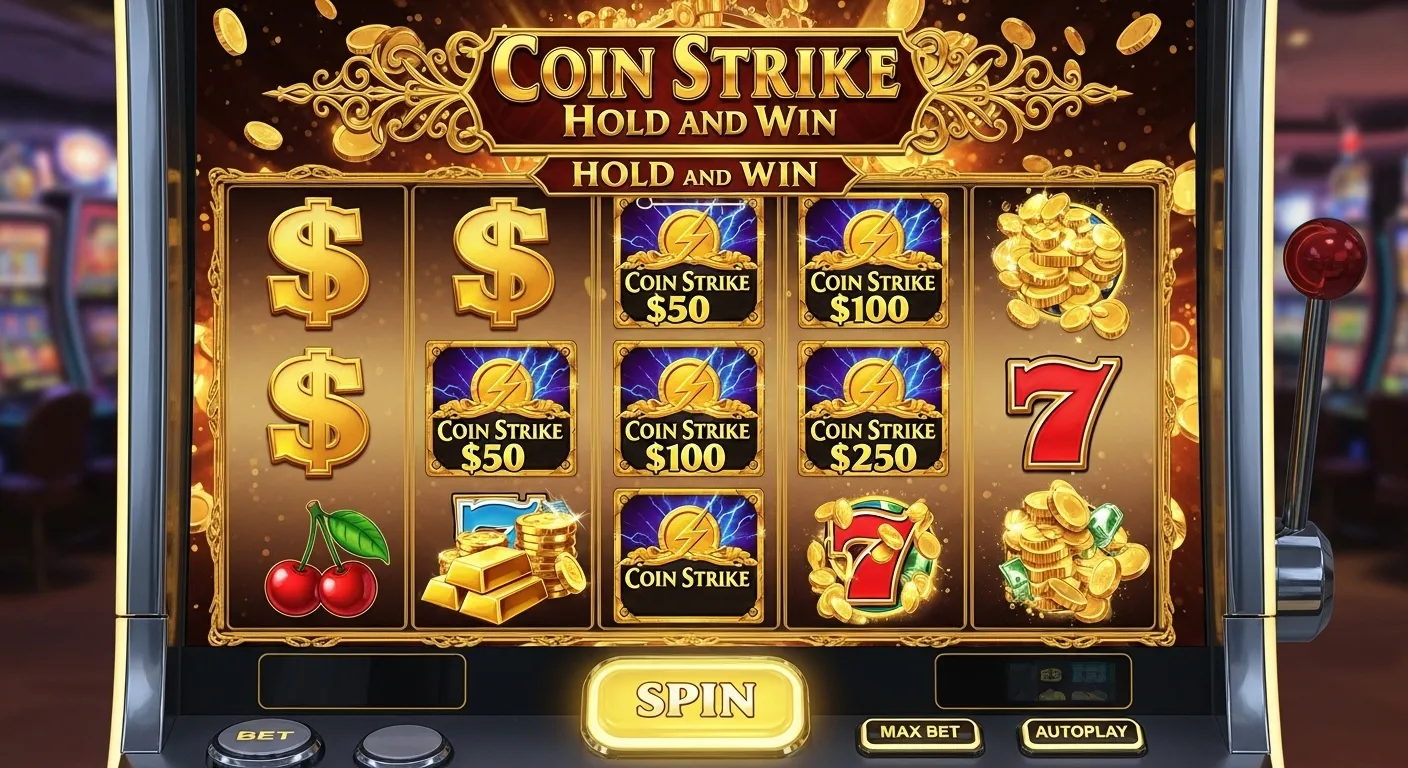
Task: Activate the MAX BET button
Action: pyautogui.click(x=920, y=731)
